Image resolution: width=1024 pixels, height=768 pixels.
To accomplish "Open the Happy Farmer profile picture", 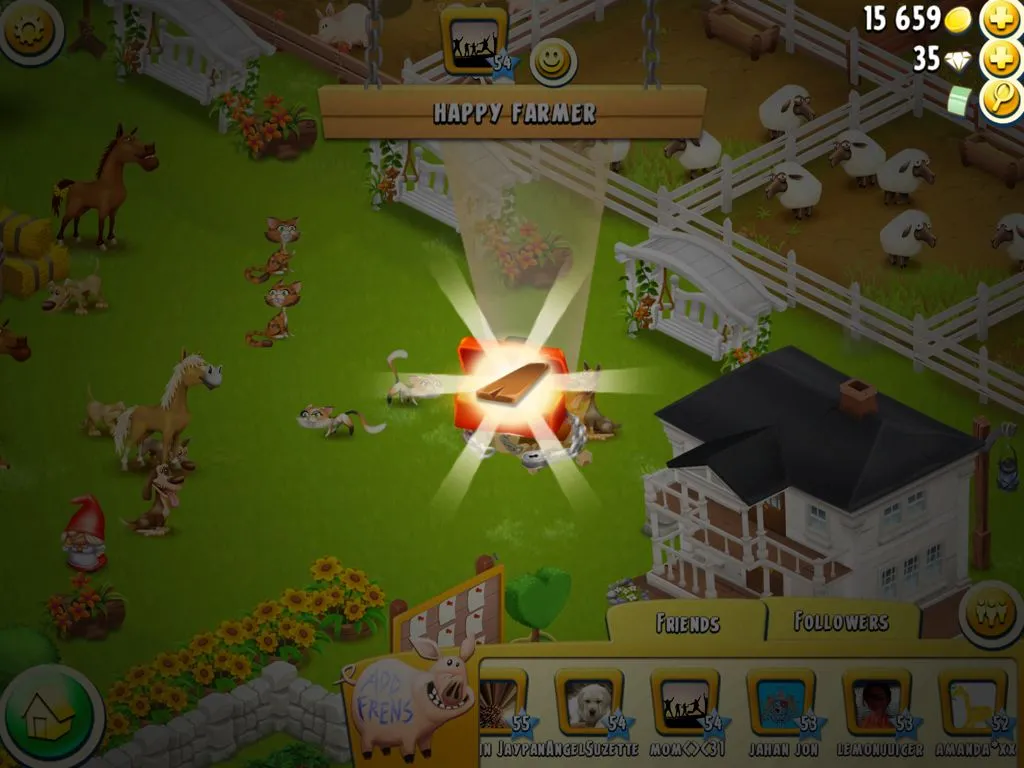I will point(474,42).
